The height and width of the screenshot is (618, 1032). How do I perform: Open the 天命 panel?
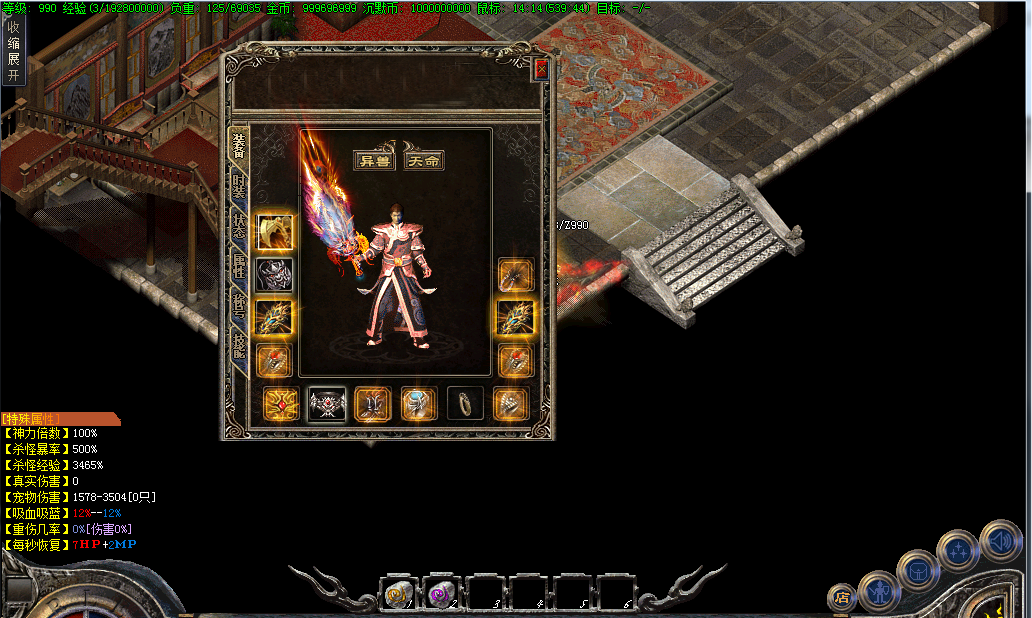424,160
